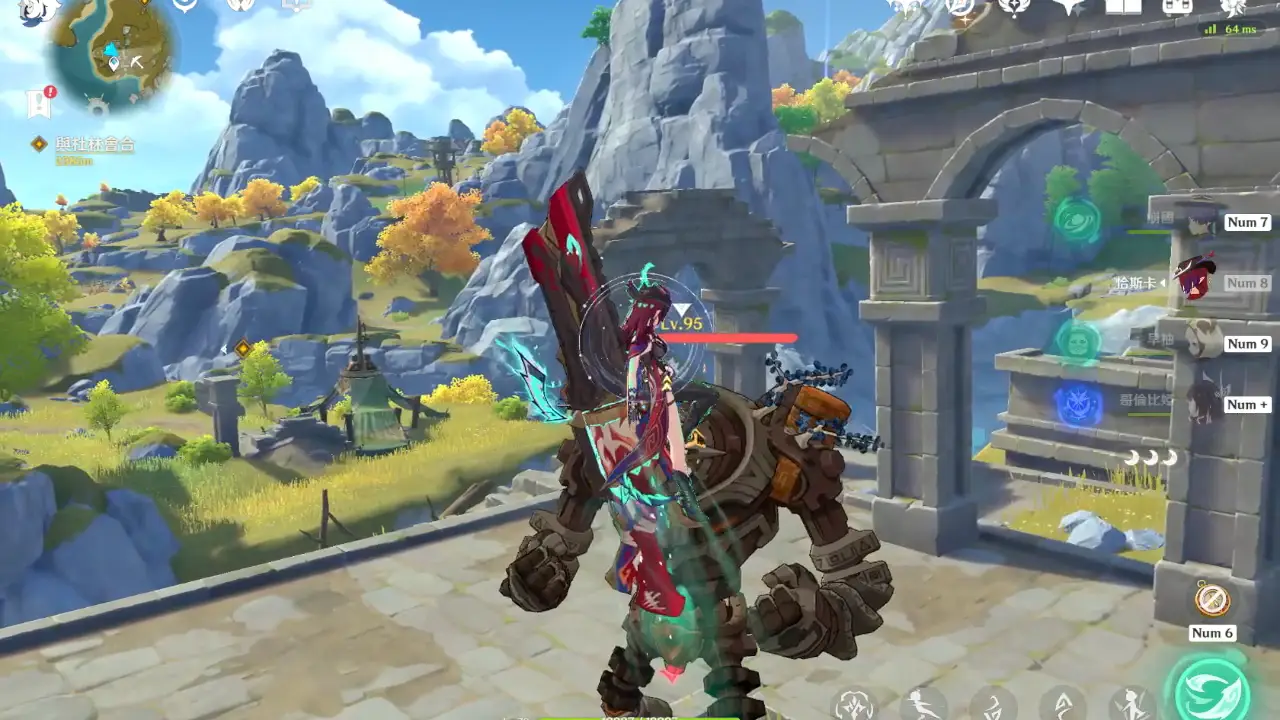
Task: Select party member 恰斯卡
Action: click(x=1193, y=282)
